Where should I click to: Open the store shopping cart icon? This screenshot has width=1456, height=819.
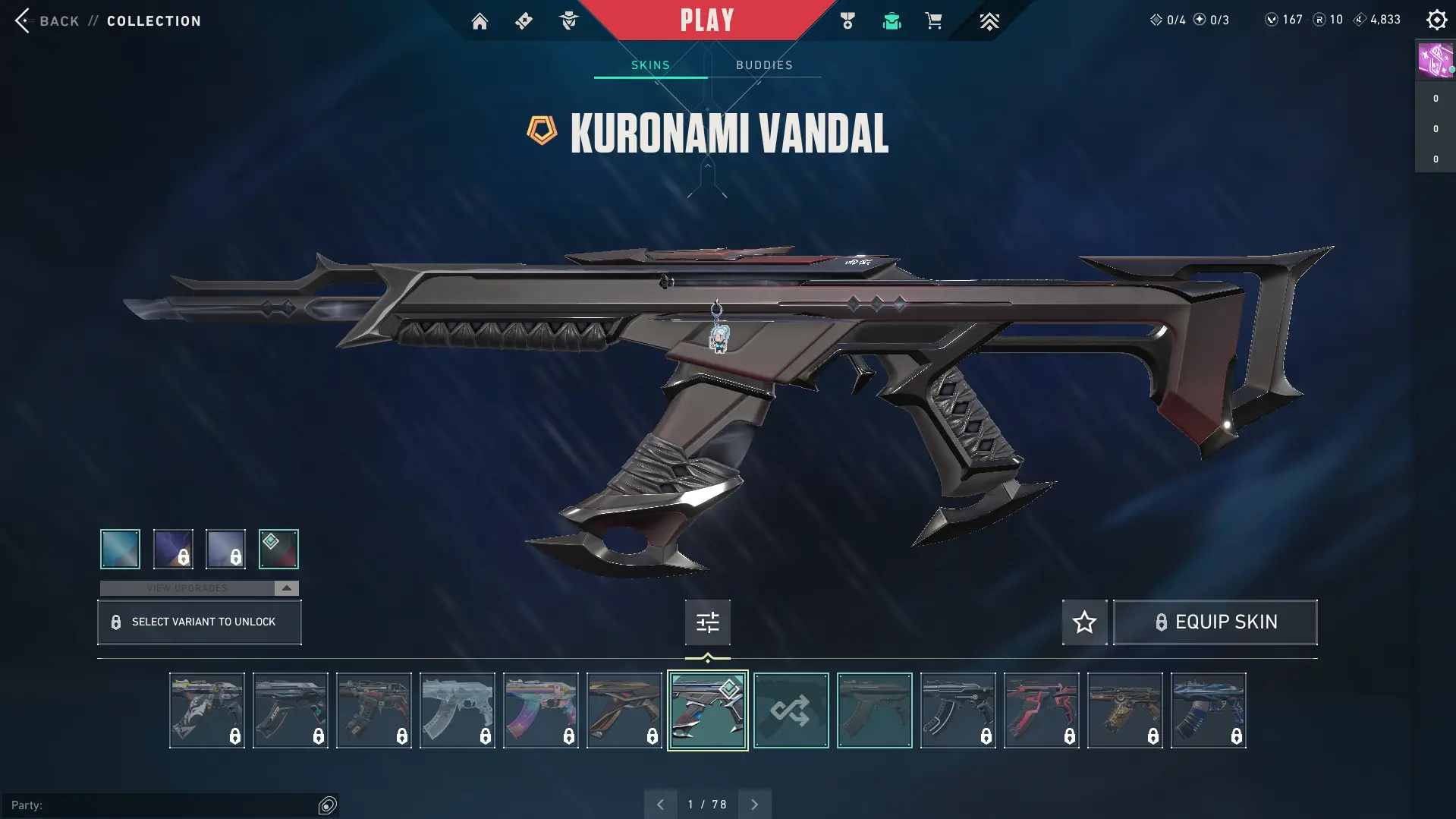point(934,20)
